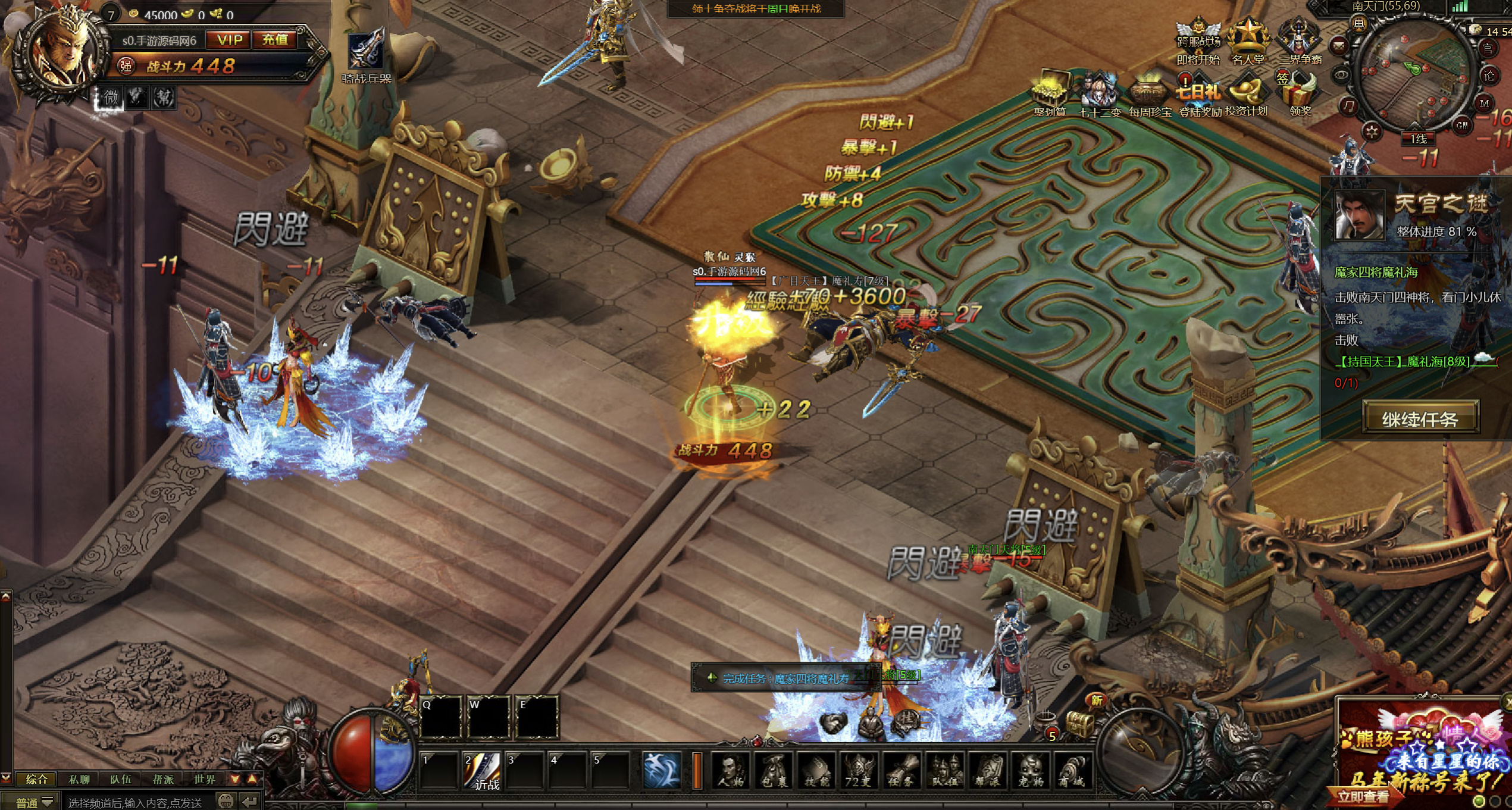This screenshot has height=810, width=1512.
Task: Open the 包裹 inventory bag
Action: (774, 771)
